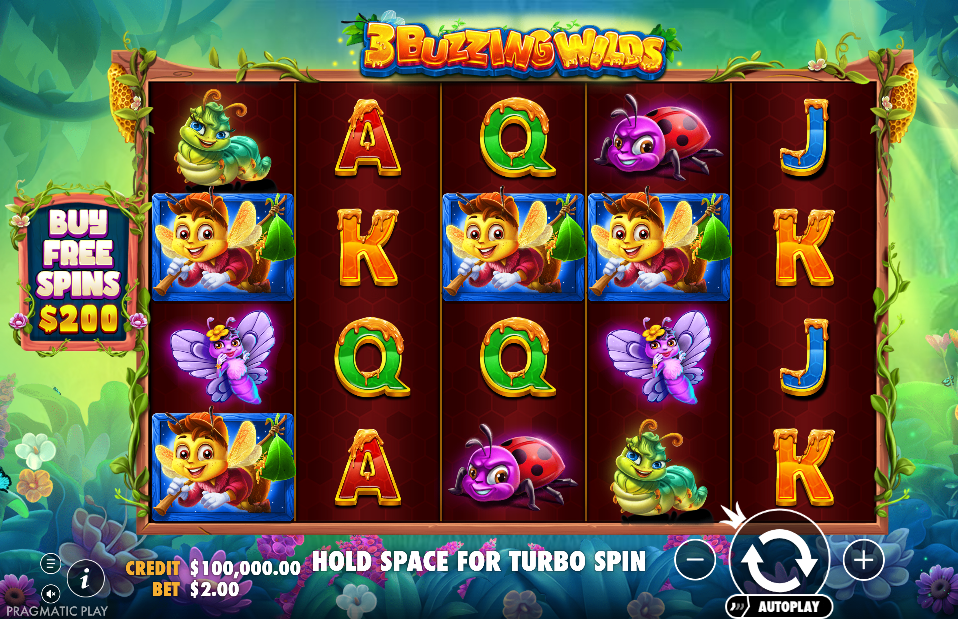958x619 pixels.
Task: Open the Autoplay options
Action: point(781,606)
